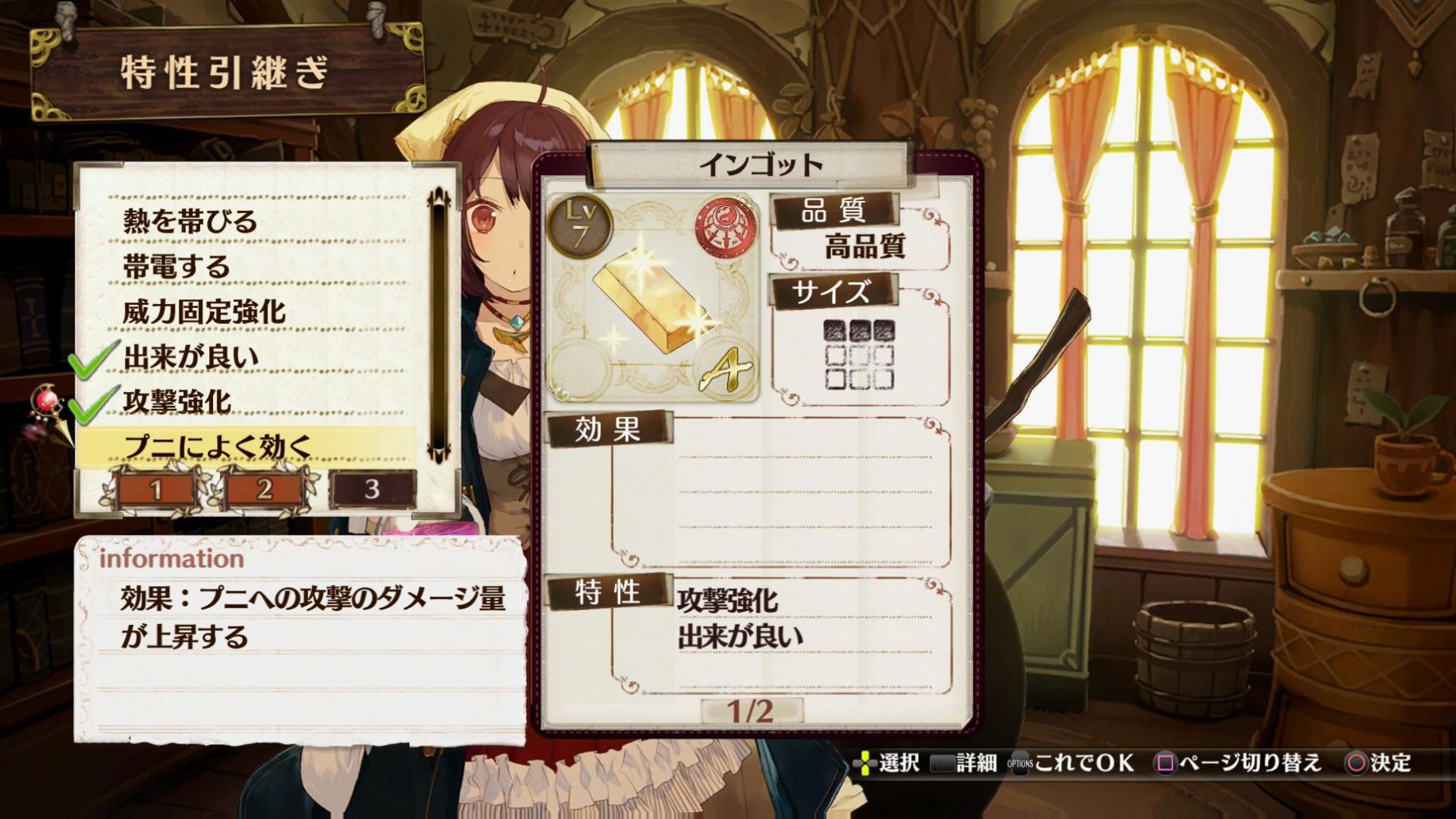Choose the 帯電する trait entry
The height and width of the screenshot is (819, 1456).
tap(176, 267)
